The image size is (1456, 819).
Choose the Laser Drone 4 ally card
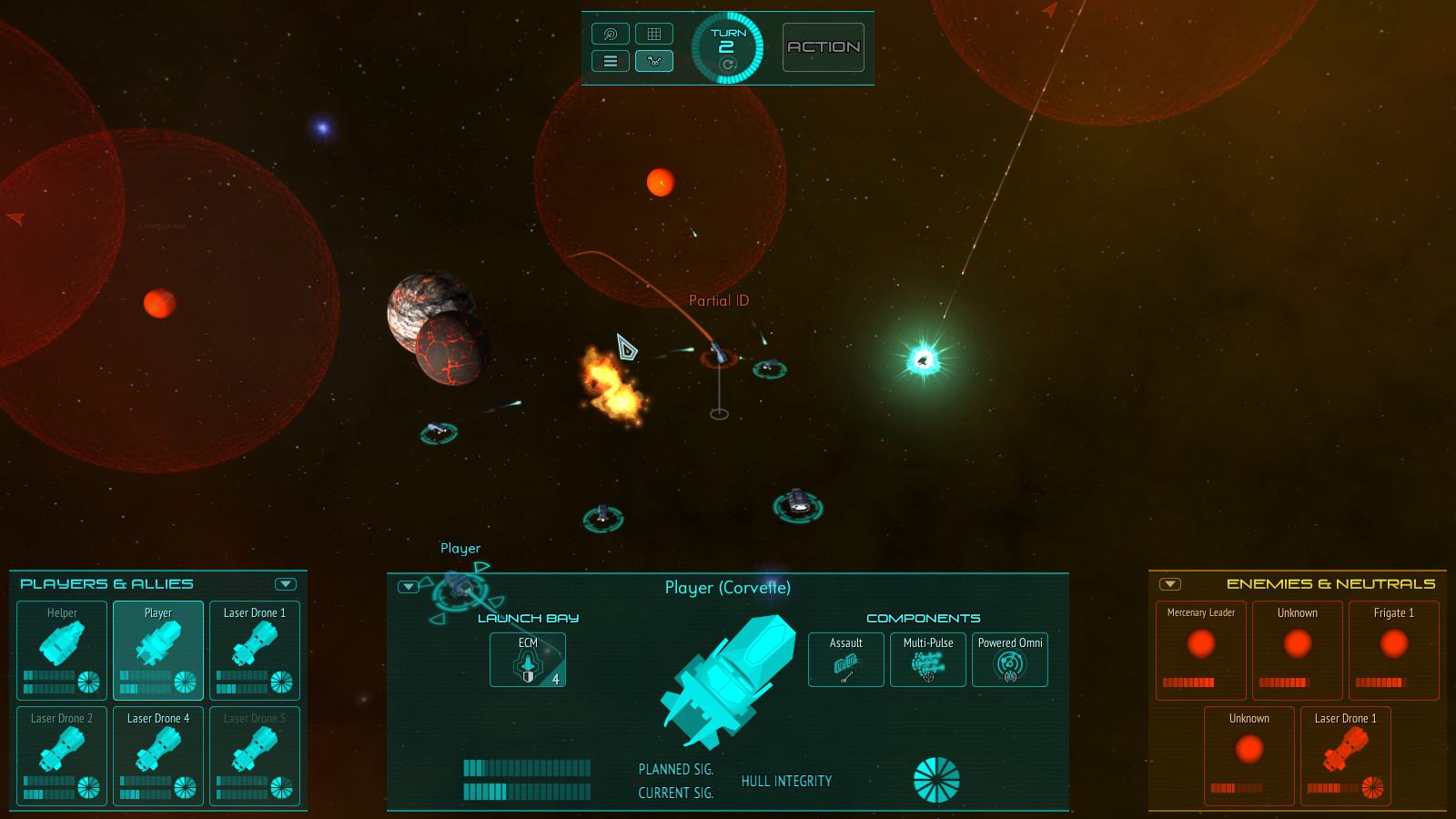158,755
